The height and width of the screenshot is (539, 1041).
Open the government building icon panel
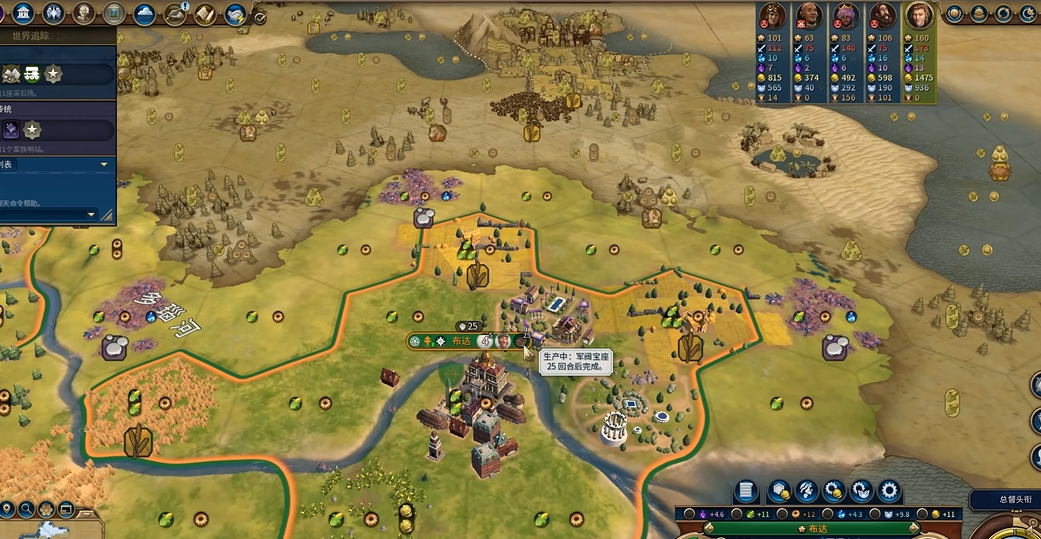tap(22, 13)
